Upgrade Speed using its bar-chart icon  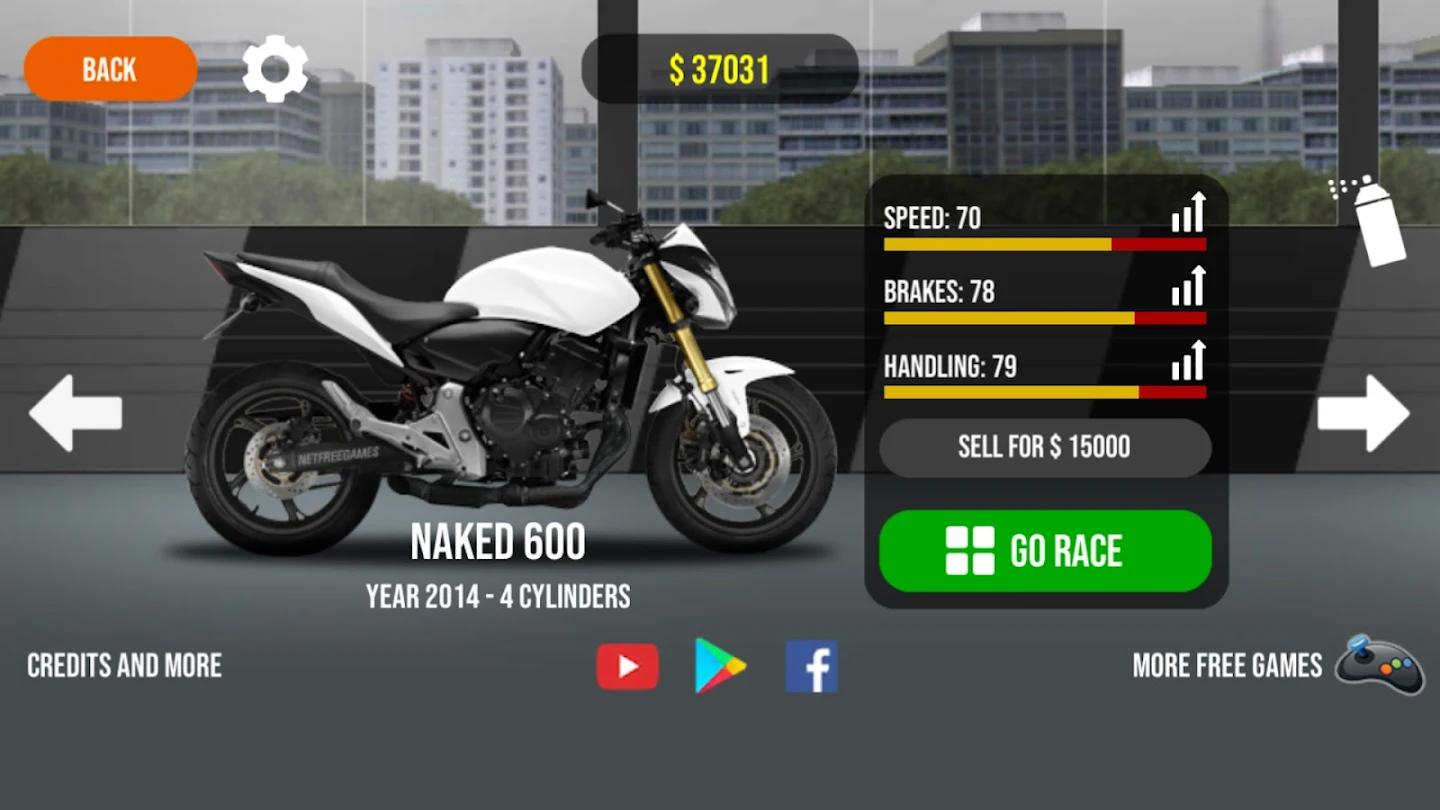pos(1188,211)
